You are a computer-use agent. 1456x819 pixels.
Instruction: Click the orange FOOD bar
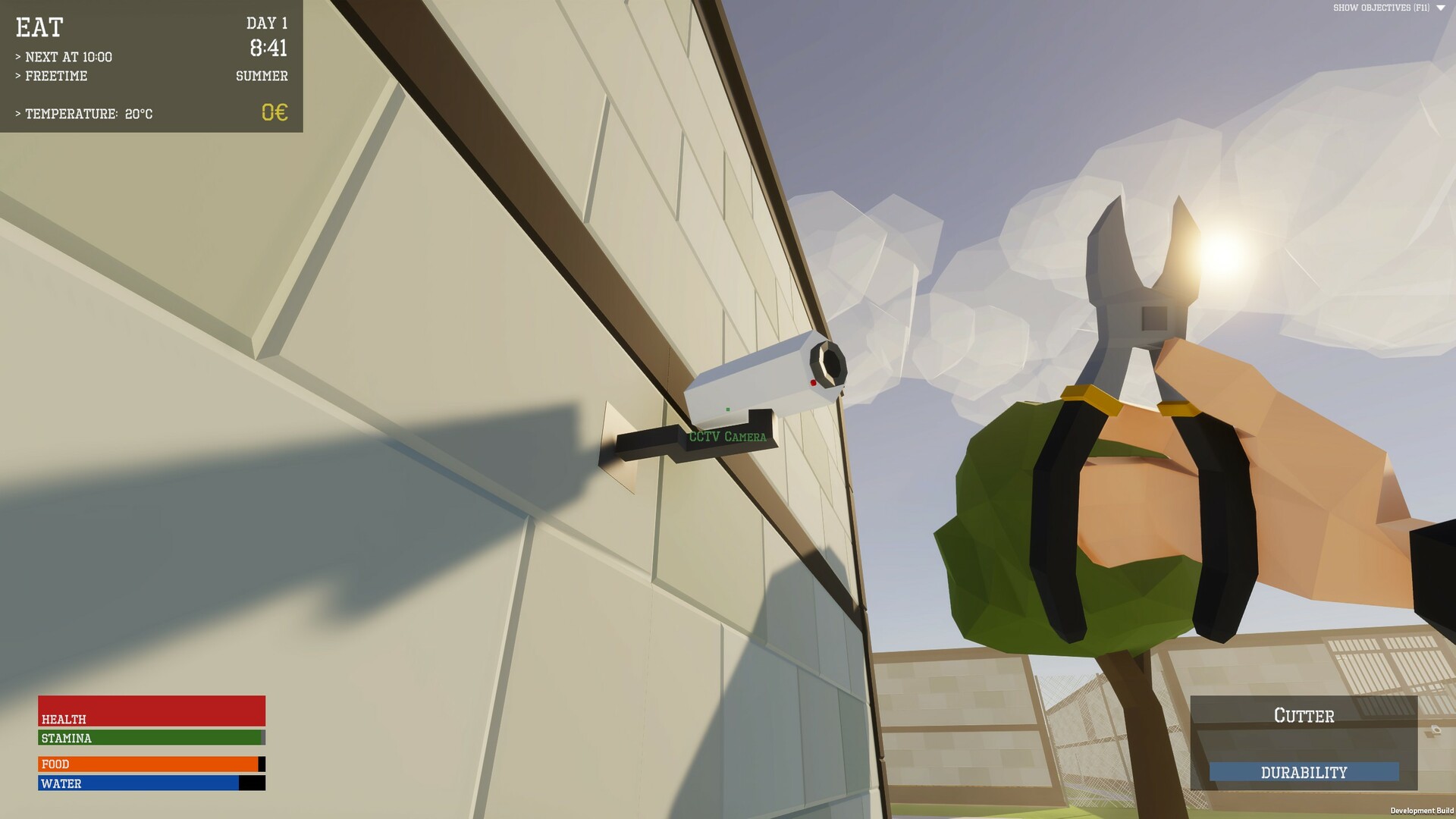click(148, 763)
